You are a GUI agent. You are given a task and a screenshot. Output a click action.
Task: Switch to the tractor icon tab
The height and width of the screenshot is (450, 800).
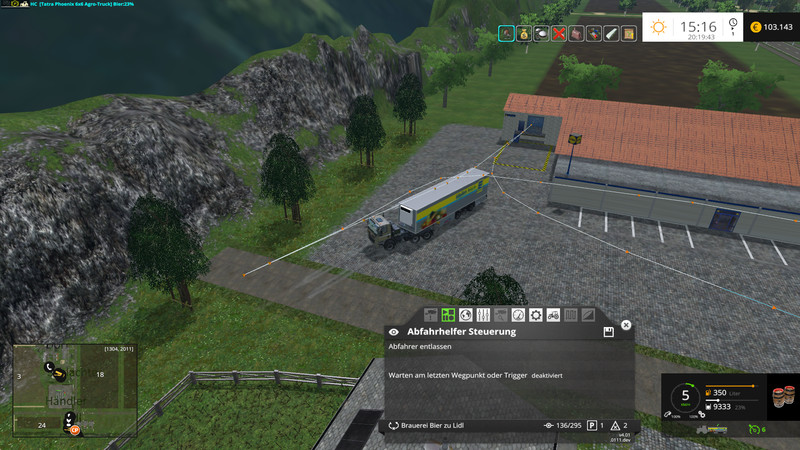[x=553, y=315]
